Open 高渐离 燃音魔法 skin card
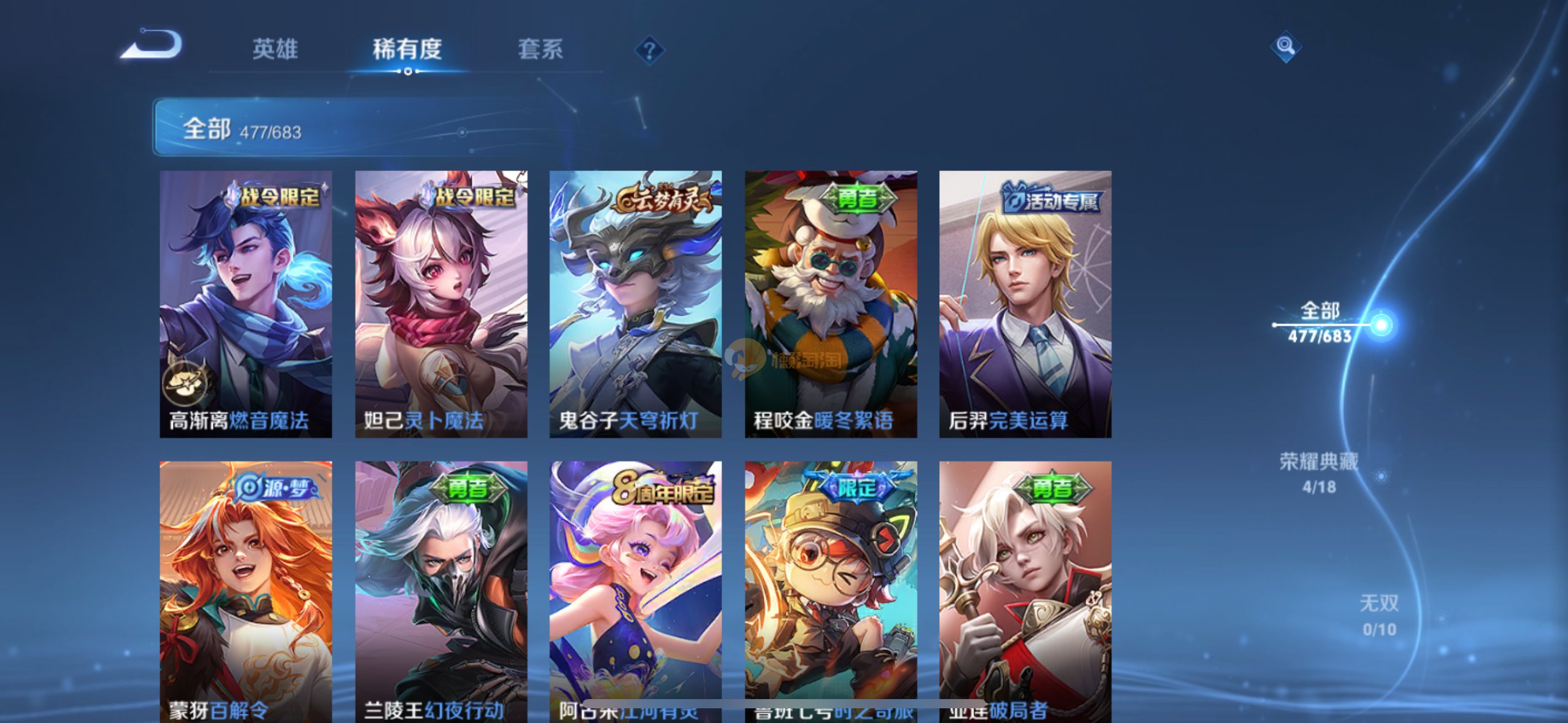 pyautogui.click(x=245, y=304)
